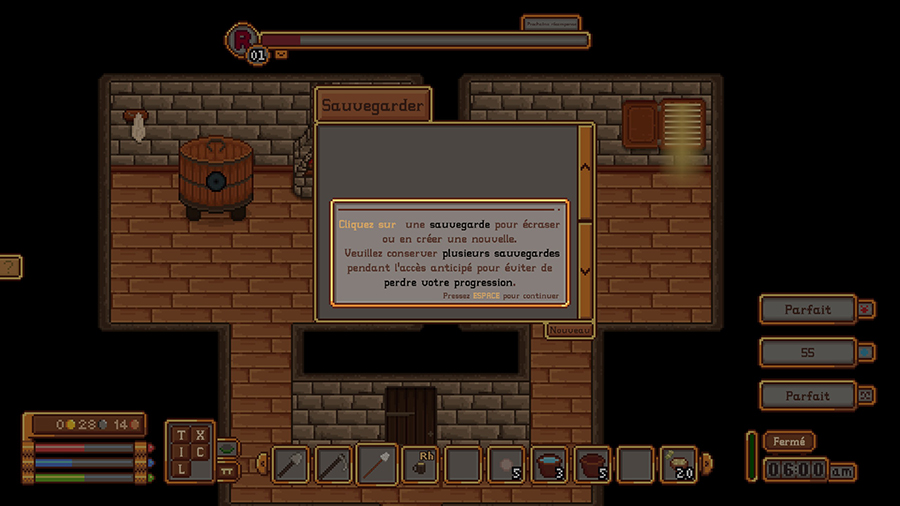Select the water-filled bucket slot
Viewport: 900px width, 506px height.
550,464
